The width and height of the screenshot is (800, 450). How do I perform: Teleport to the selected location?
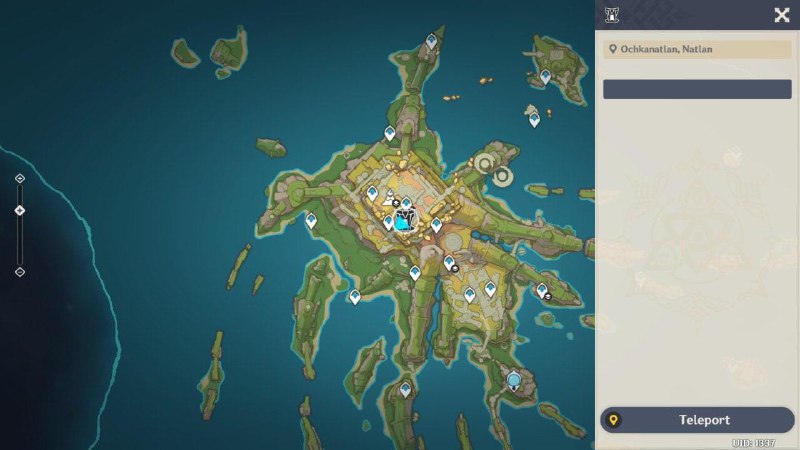coord(697,420)
